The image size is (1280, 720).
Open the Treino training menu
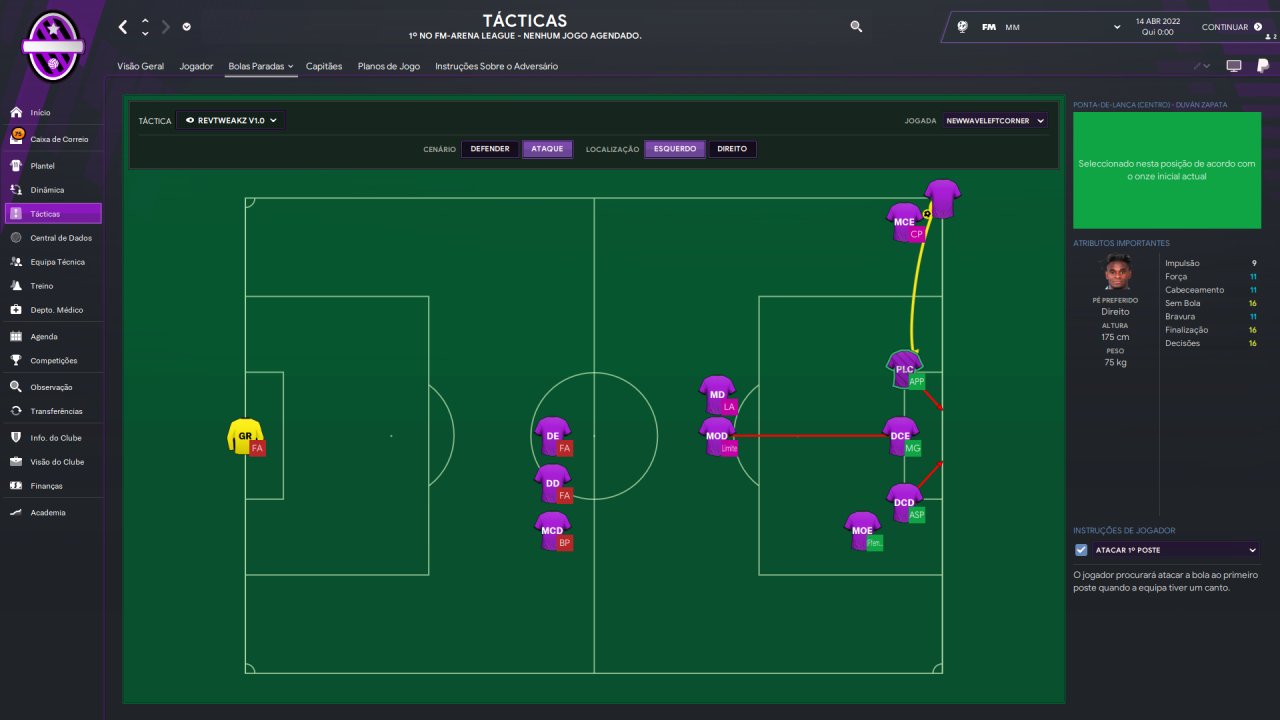point(42,286)
